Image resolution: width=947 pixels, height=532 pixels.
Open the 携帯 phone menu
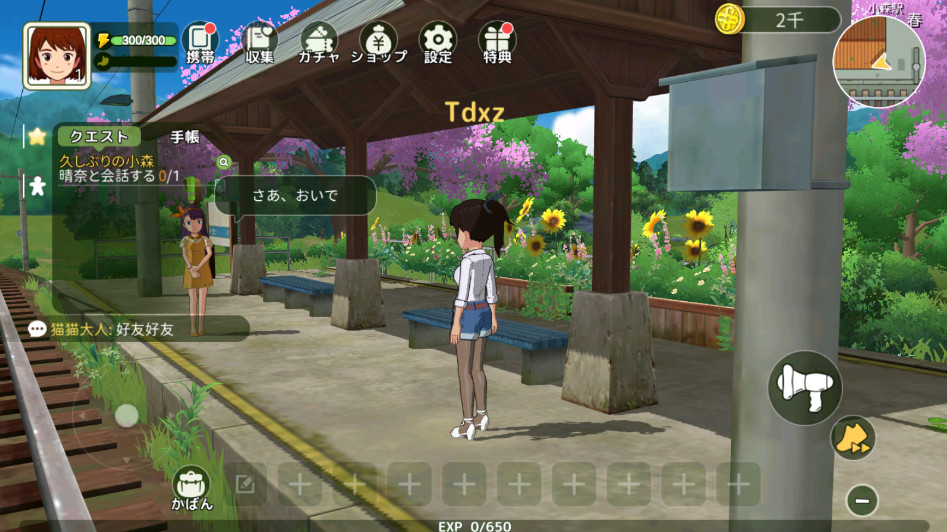[x=200, y=43]
